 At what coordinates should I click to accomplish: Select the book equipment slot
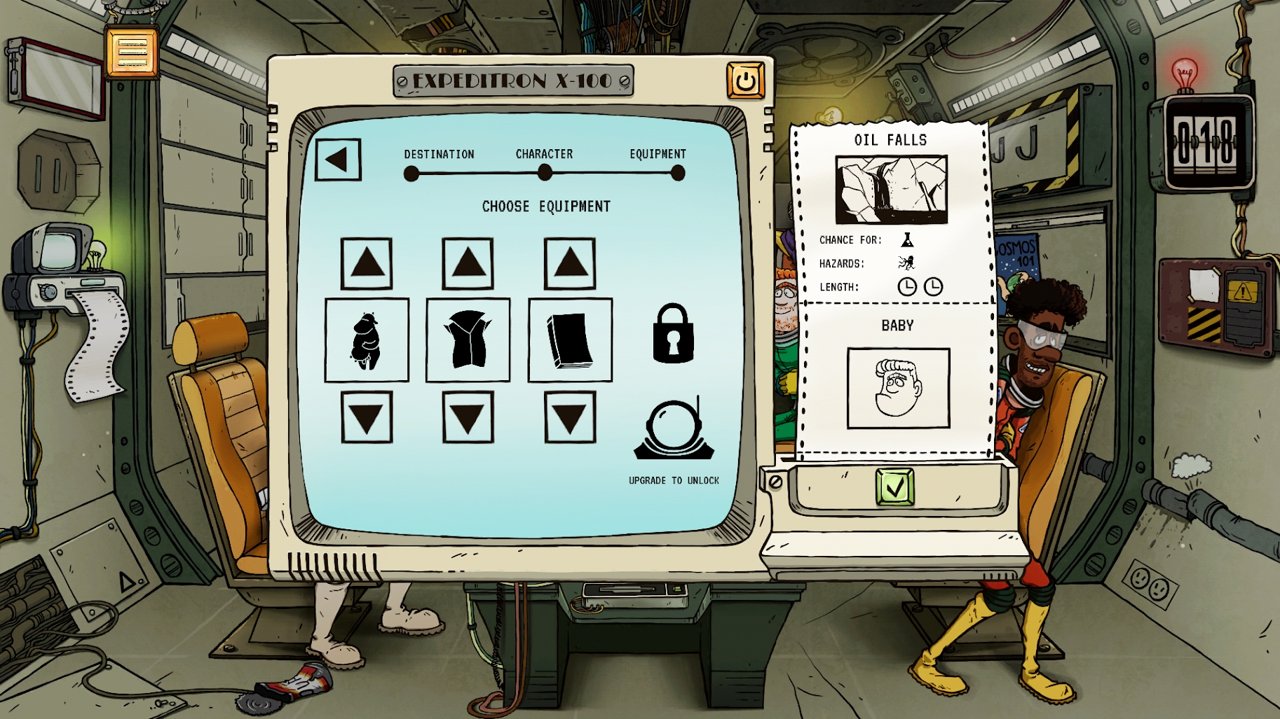click(x=570, y=340)
